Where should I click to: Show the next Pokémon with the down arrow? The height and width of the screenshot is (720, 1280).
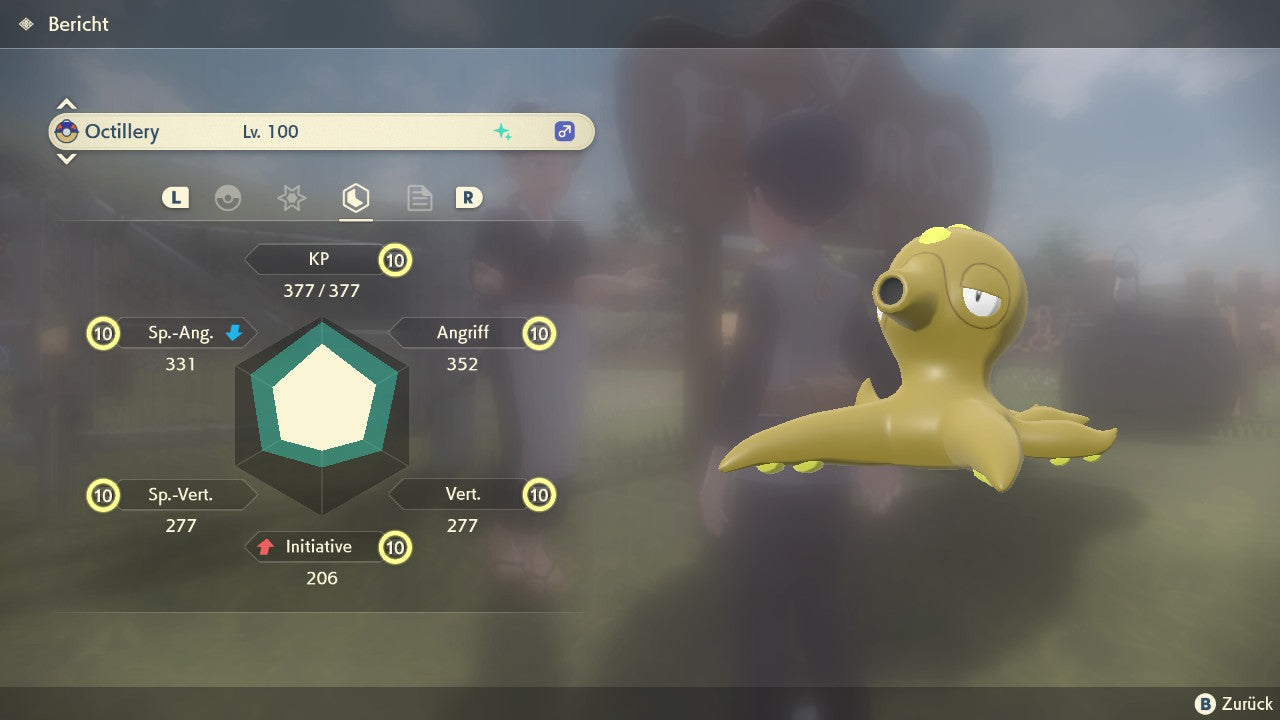tap(66, 158)
